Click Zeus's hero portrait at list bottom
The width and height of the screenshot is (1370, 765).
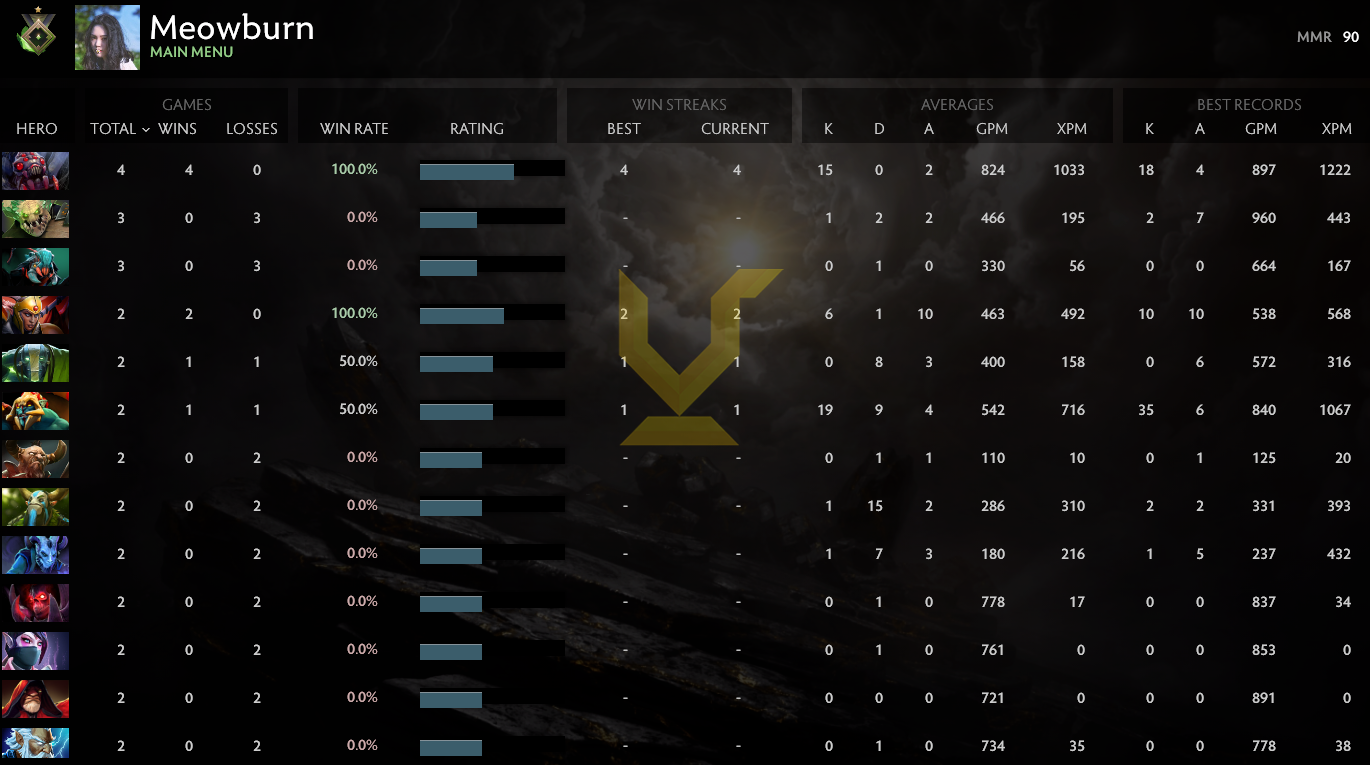point(36,745)
